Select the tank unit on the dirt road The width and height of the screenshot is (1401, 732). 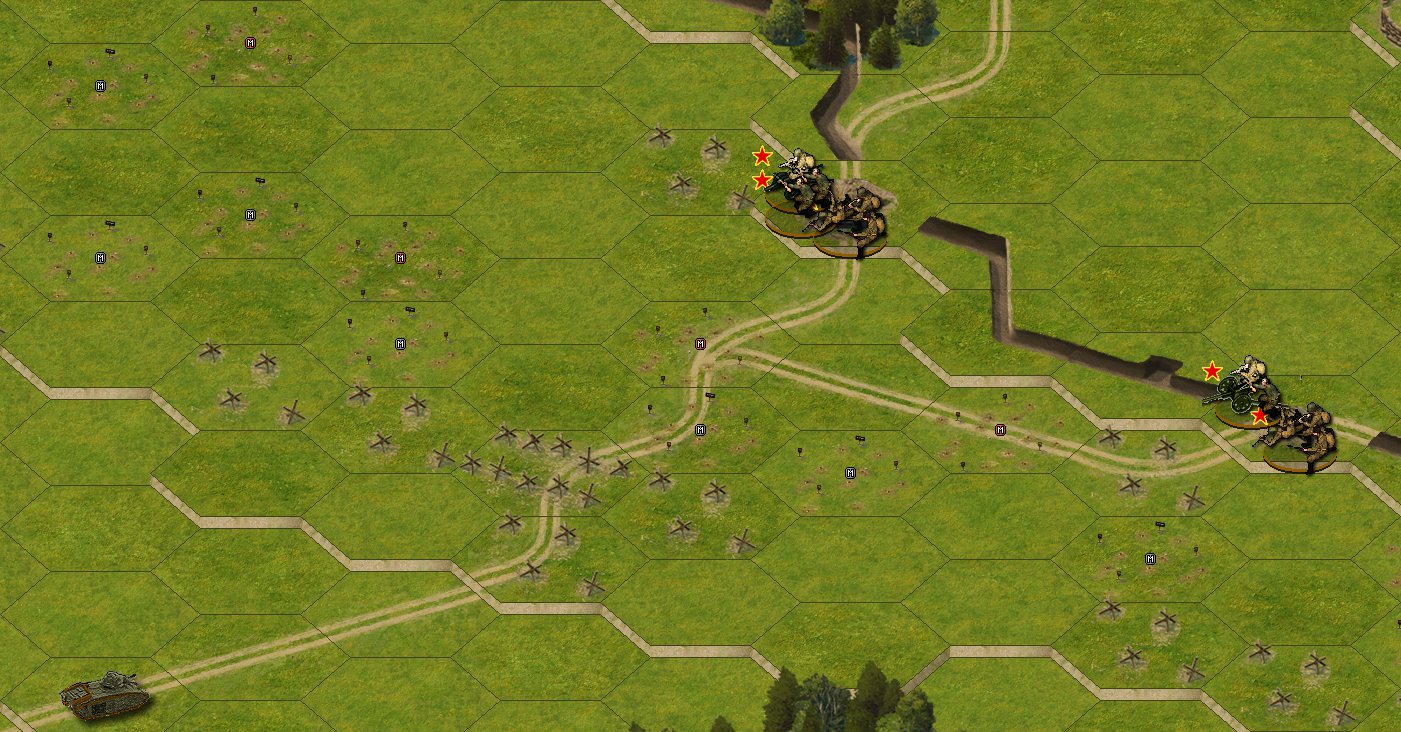[105, 694]
